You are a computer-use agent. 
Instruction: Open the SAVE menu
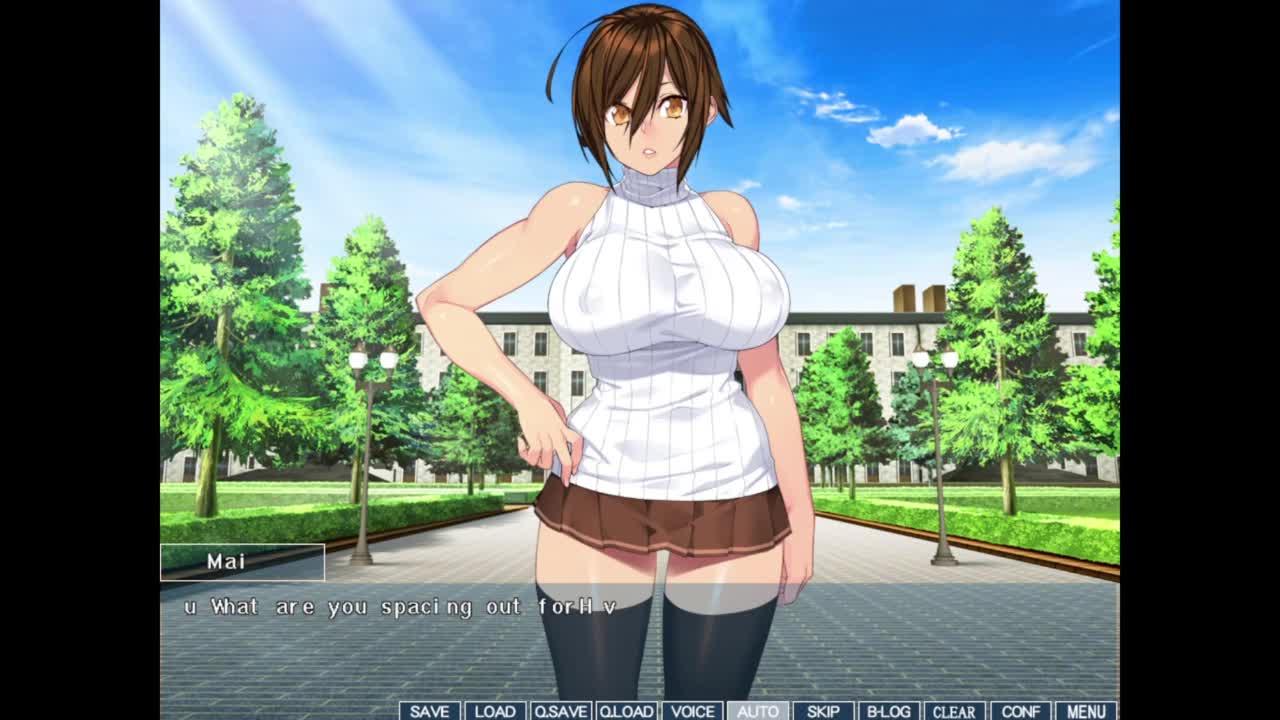429,711
